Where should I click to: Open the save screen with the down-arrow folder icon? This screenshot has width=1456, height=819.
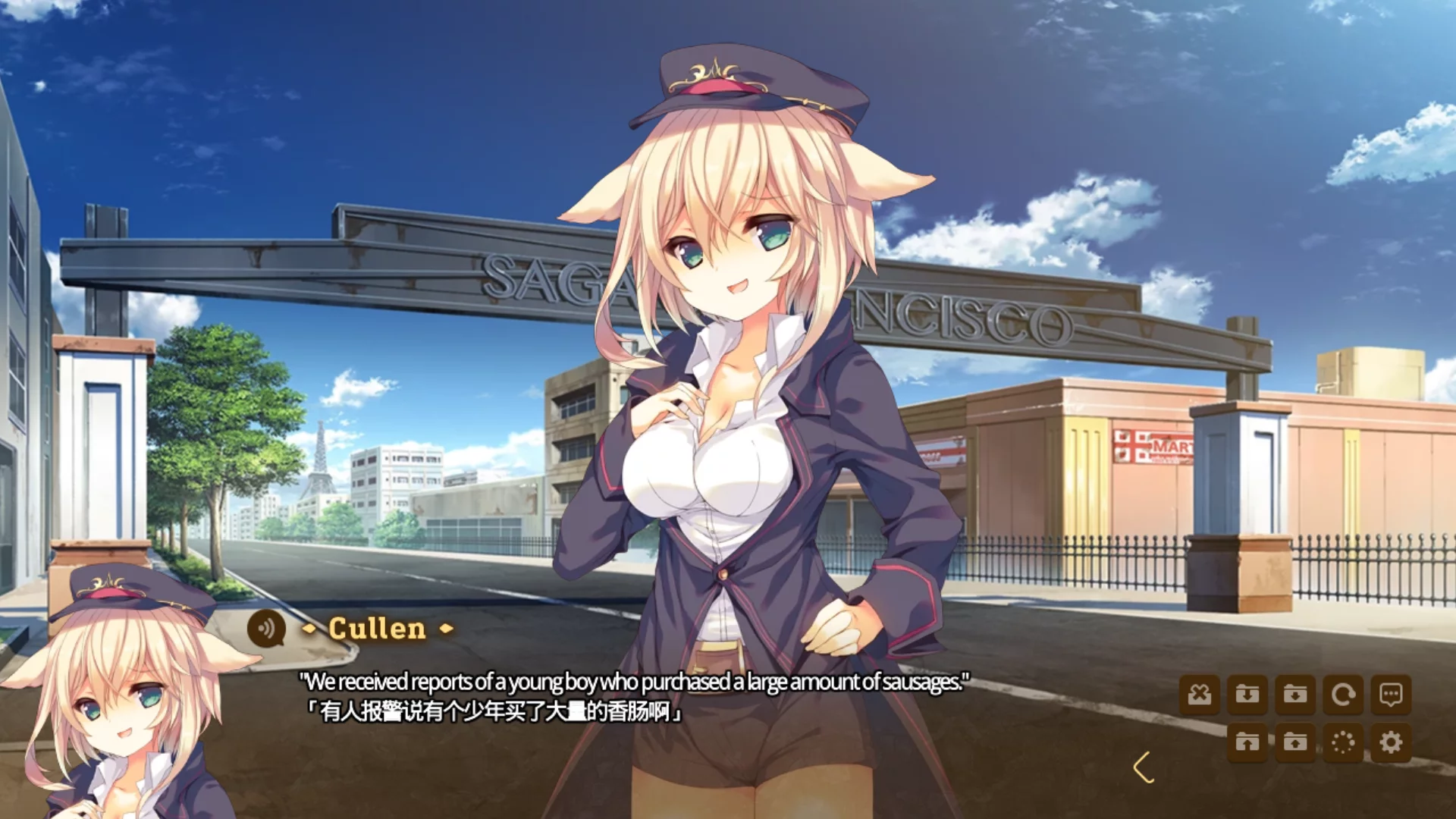1249,694
